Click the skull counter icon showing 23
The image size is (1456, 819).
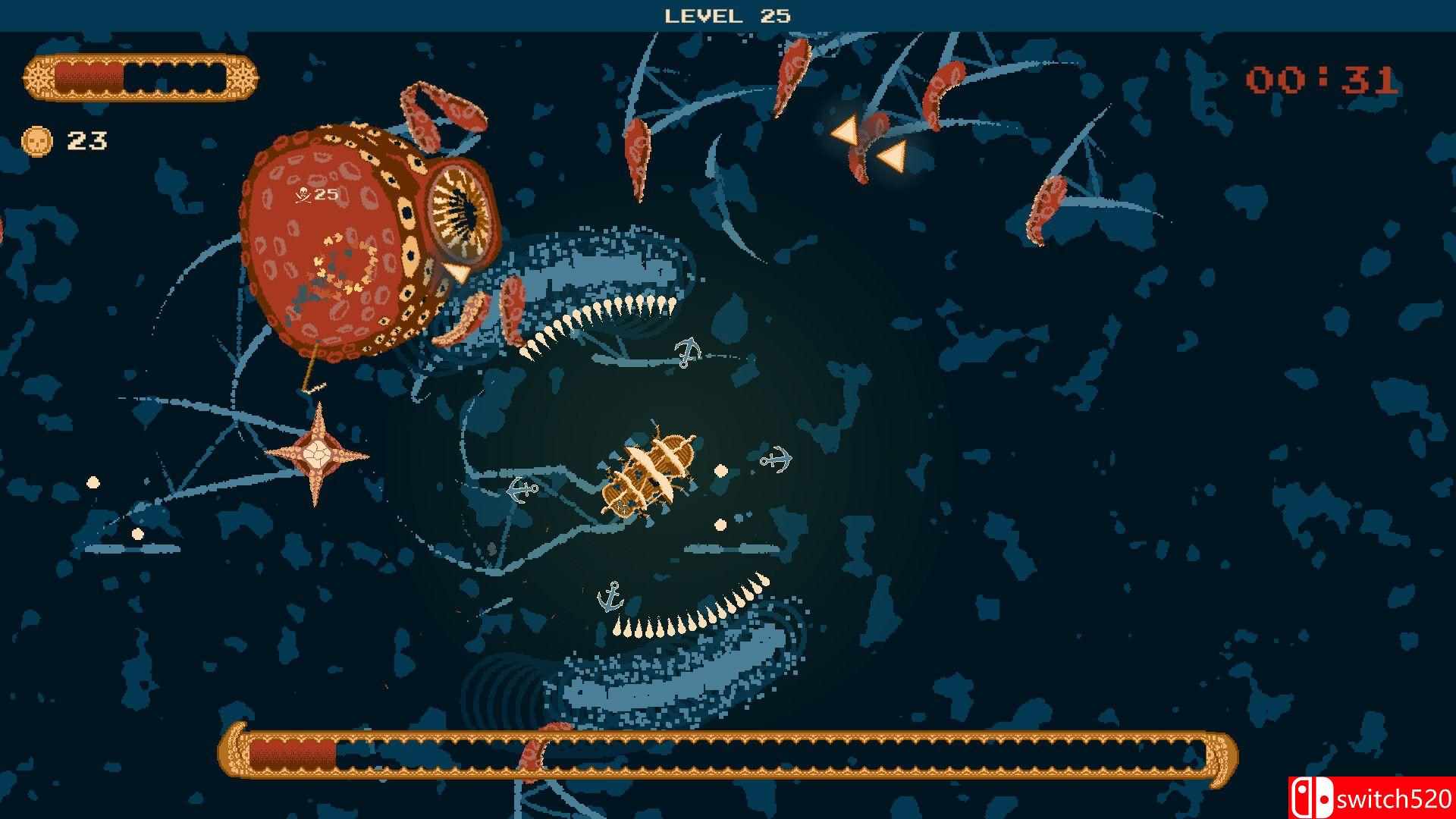click(x=36, y=141)
